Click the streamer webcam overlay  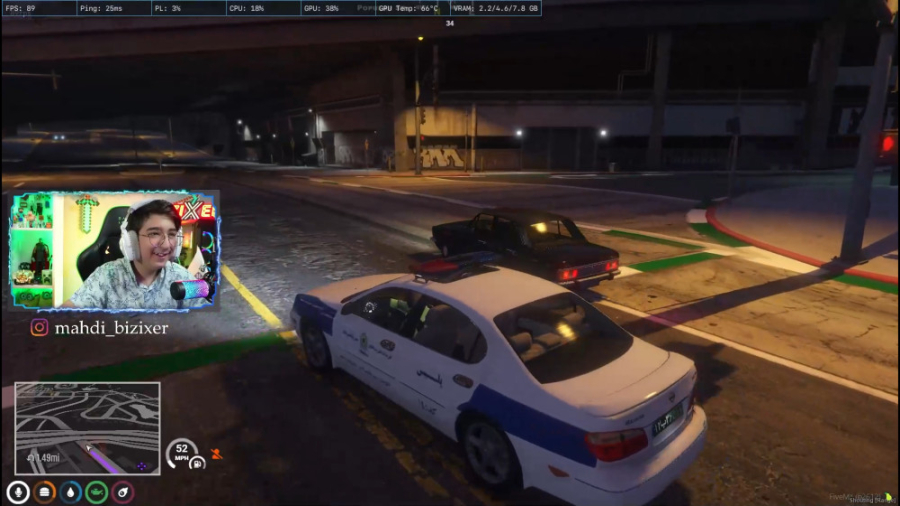tap(114, 250)
